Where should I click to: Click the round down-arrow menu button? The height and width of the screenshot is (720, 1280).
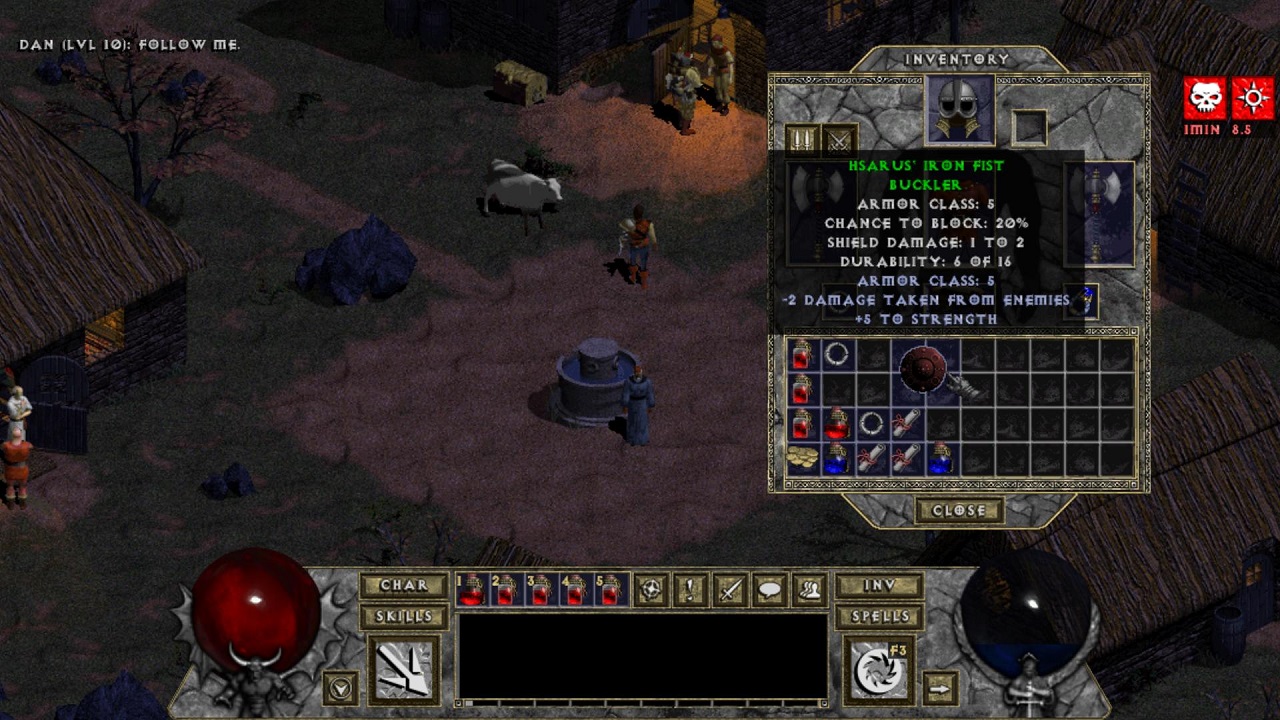pyautogui.click(x=341, y=688)
